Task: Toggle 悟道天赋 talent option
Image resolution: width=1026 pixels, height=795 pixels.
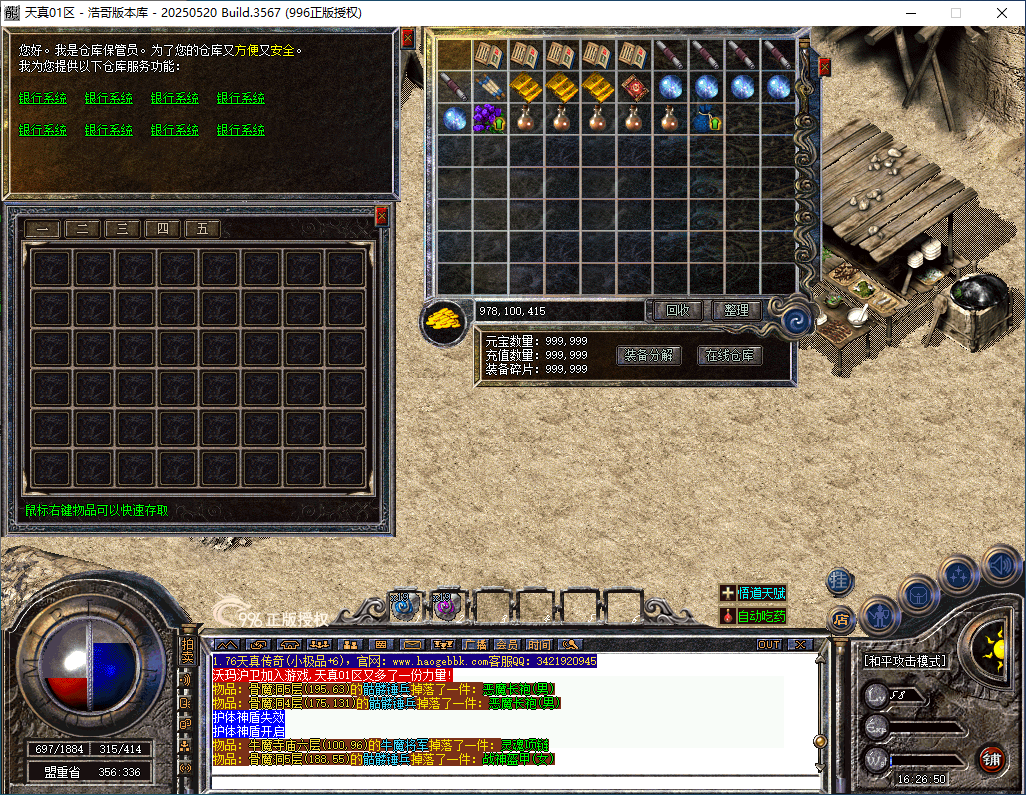Action: click(x=753, y=593)
